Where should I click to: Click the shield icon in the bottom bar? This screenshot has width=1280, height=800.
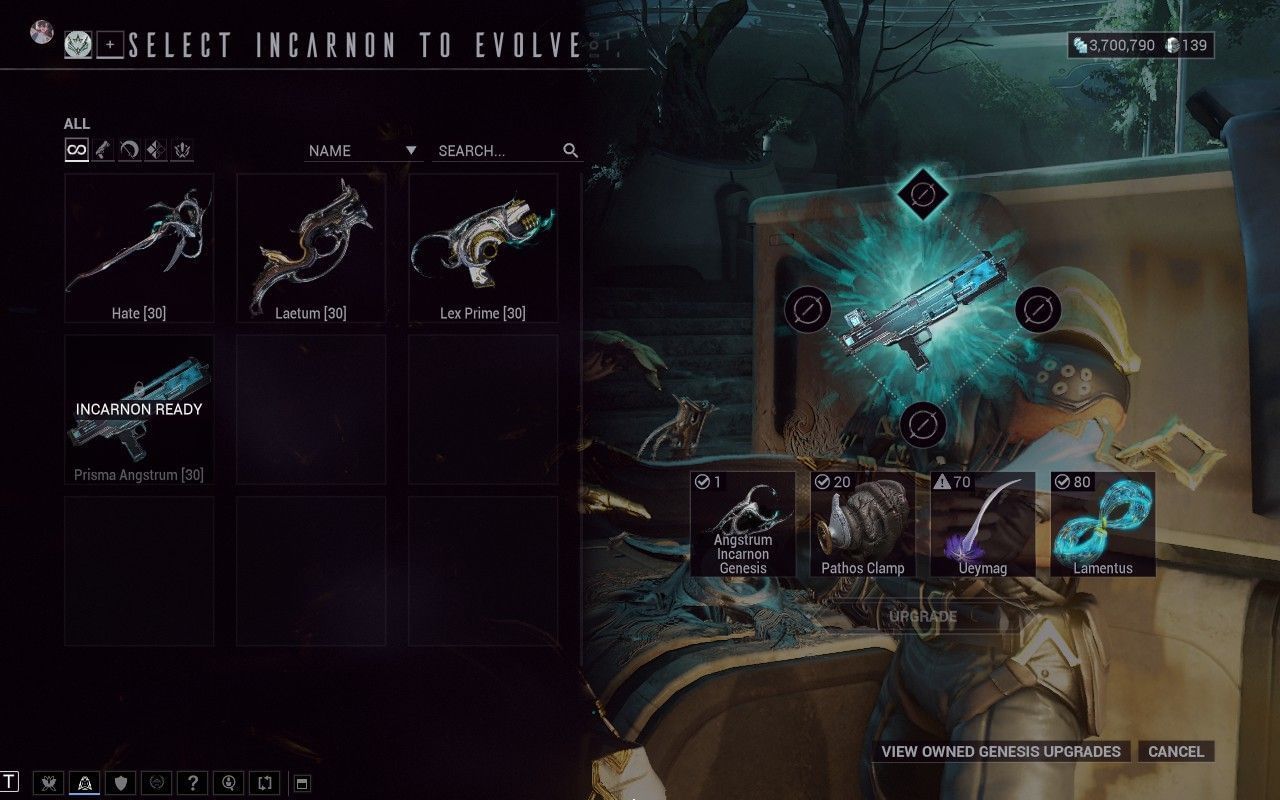tap(121, 784)
